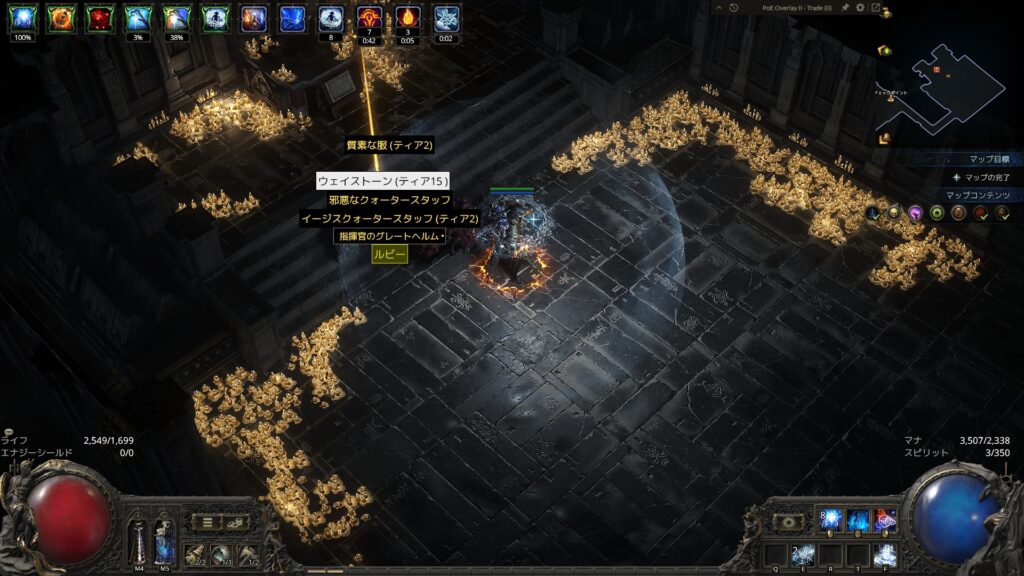Open PoE Overlay II settings gear
This screenshot has height=576, width=1024.
click(859, 8)
